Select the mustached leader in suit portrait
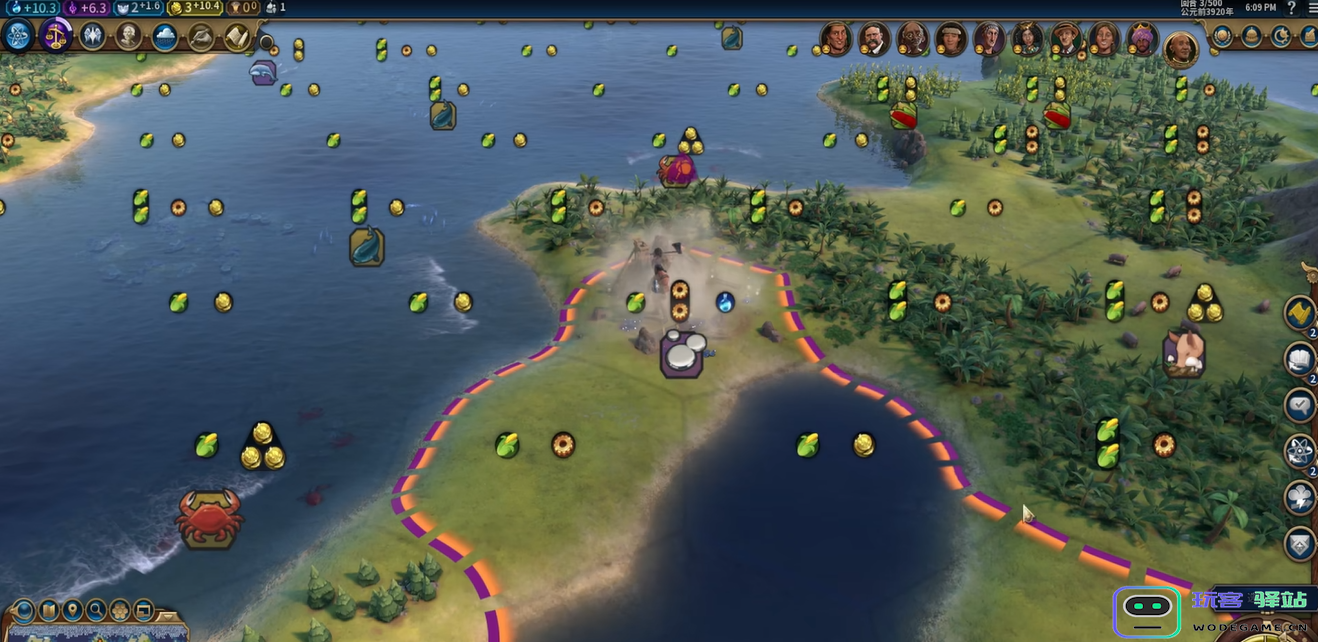The height and width of the screenshot is (642, 1318). point(873,39)
